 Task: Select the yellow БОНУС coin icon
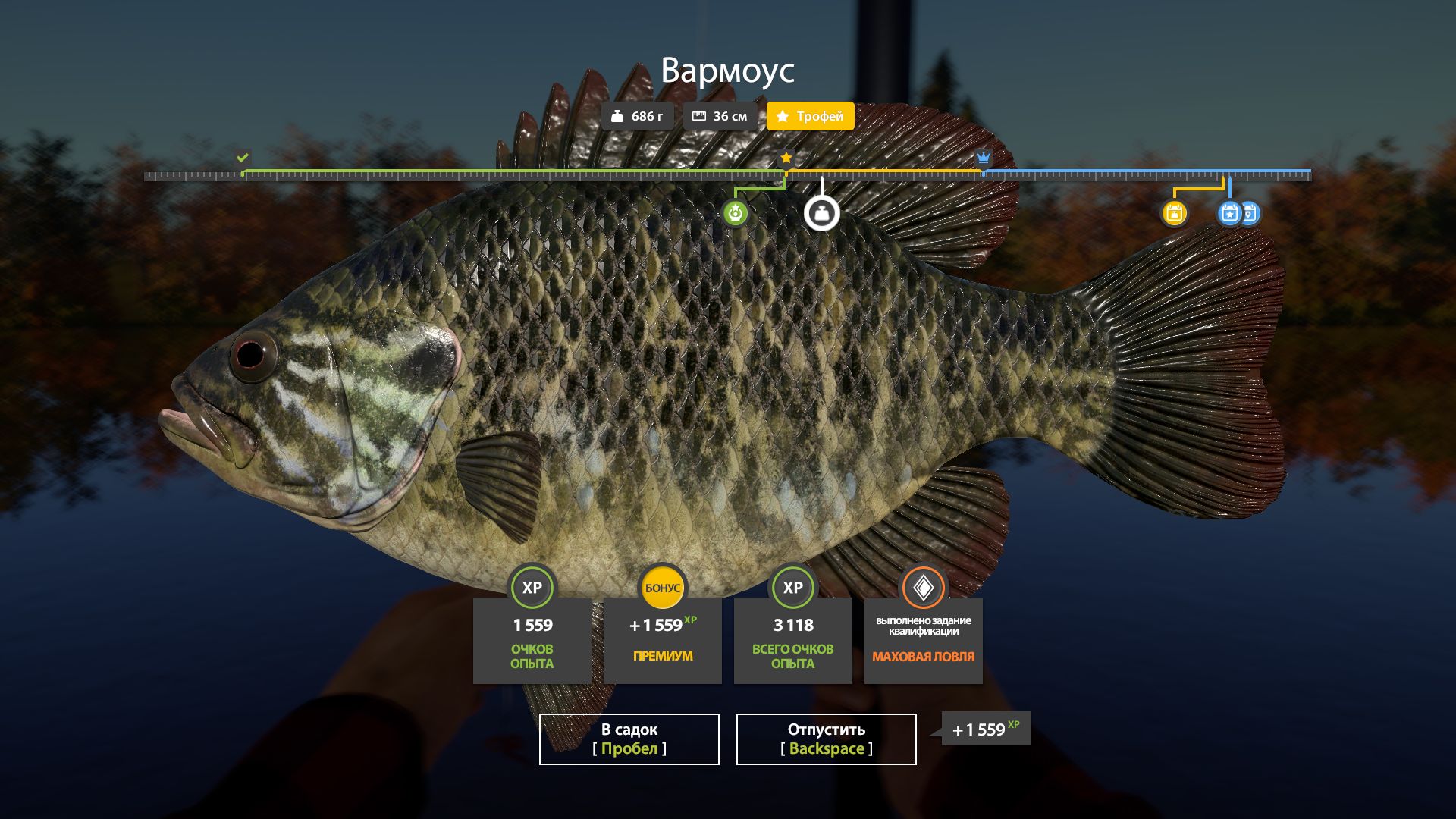[x=662, y=586]
